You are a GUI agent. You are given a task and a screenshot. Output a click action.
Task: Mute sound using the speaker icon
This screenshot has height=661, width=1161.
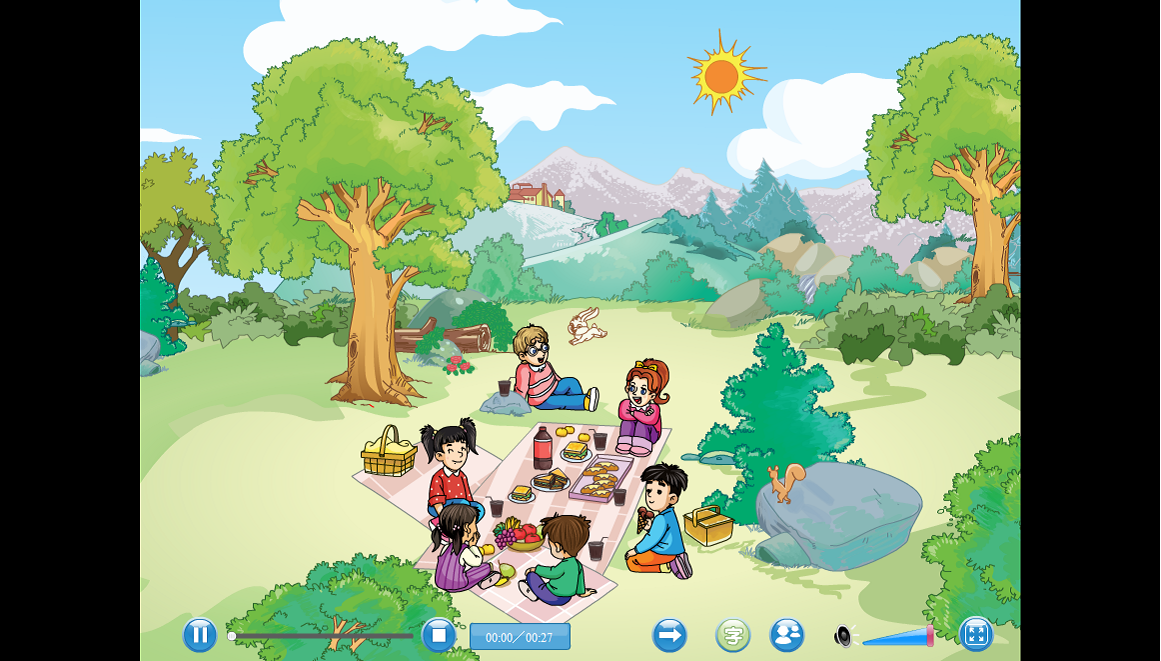[844, 636]
